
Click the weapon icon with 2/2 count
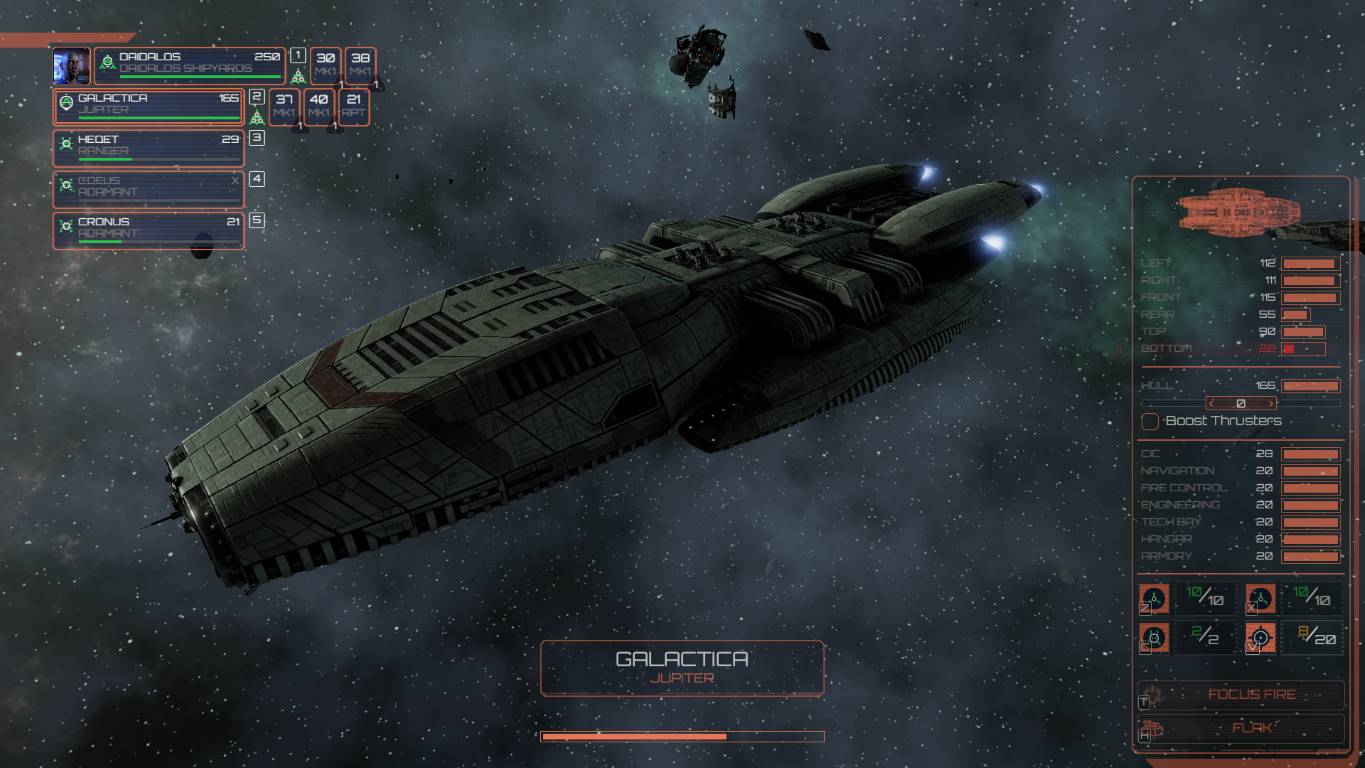tap(1155, 636)
